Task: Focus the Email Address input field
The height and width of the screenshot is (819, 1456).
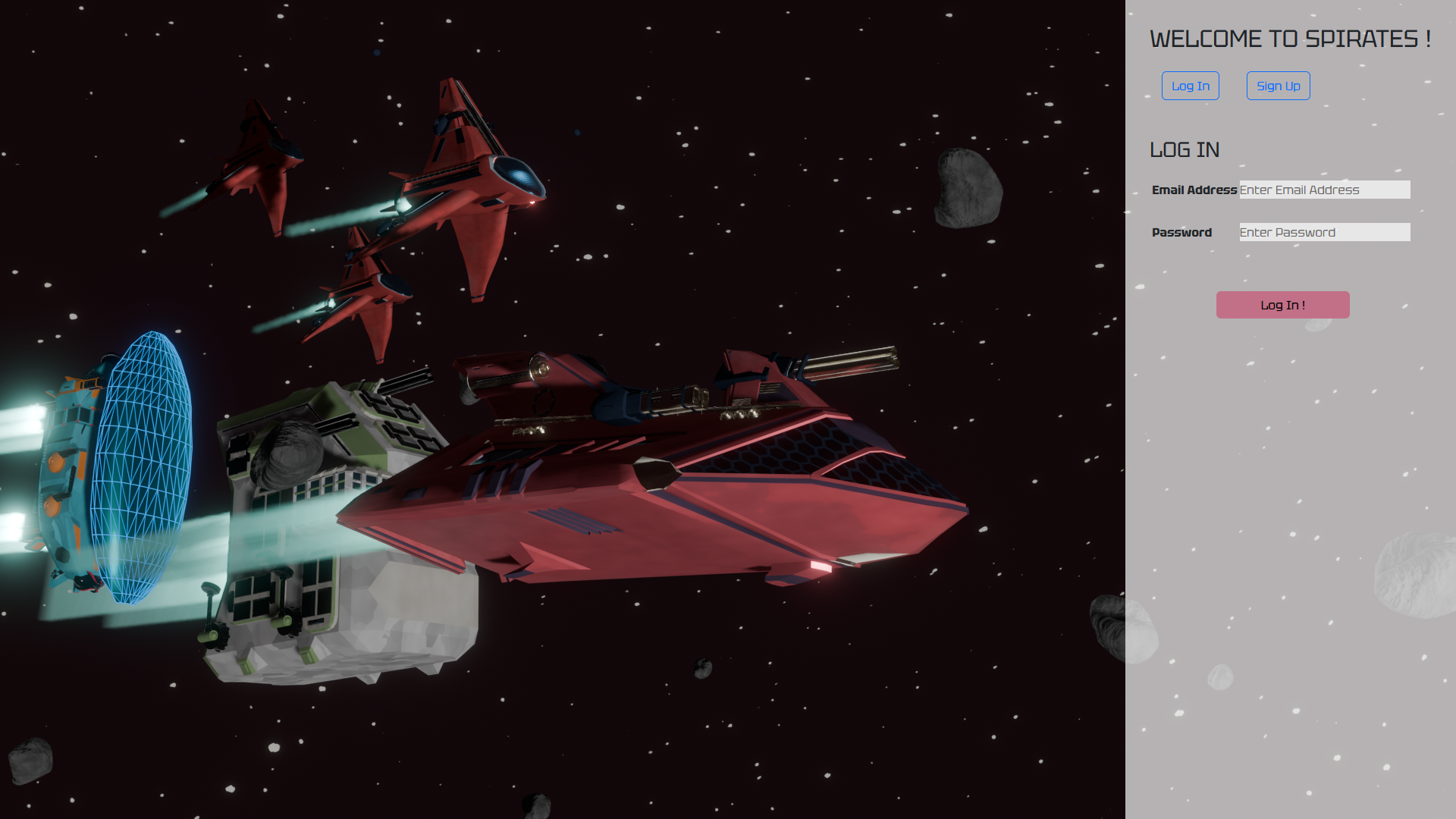Action: (1324, 190)
